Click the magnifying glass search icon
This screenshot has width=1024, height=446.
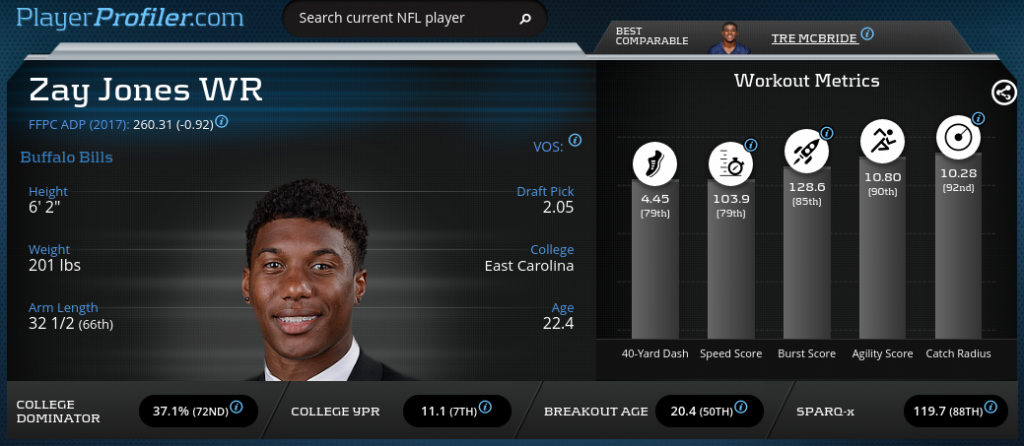[525, 18]
